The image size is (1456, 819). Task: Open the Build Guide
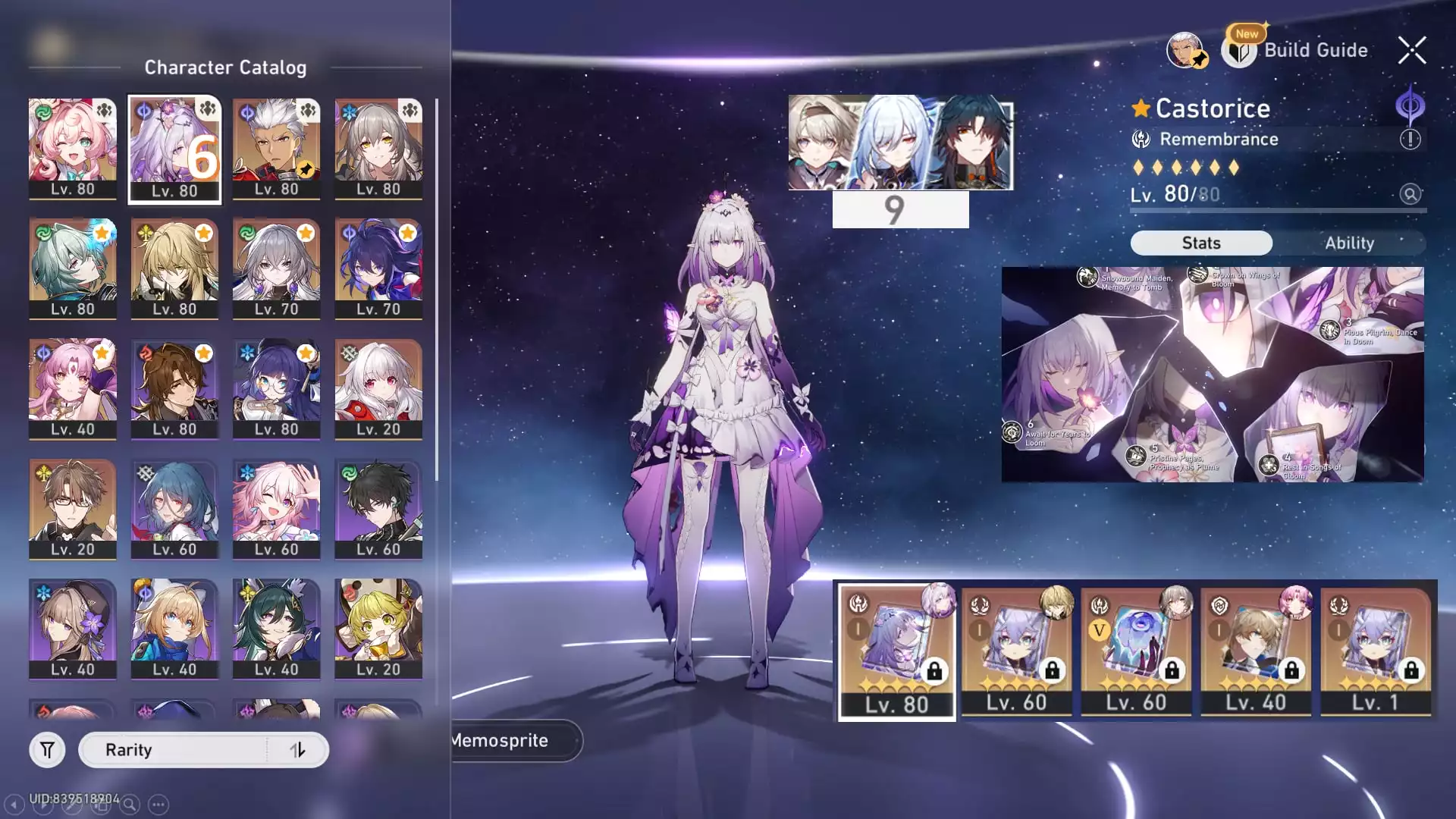(1297, 51)
